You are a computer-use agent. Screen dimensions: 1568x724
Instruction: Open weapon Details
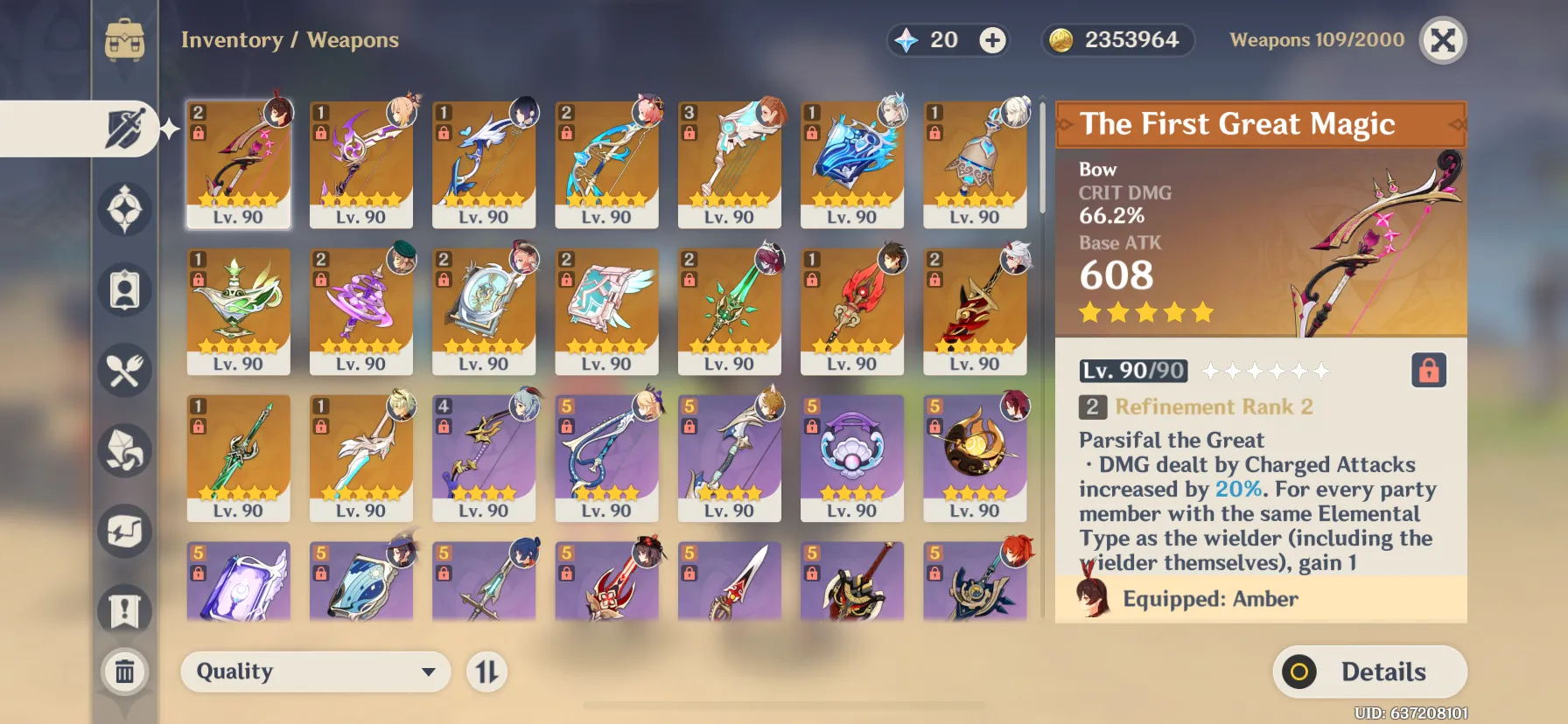(1369, 672)
